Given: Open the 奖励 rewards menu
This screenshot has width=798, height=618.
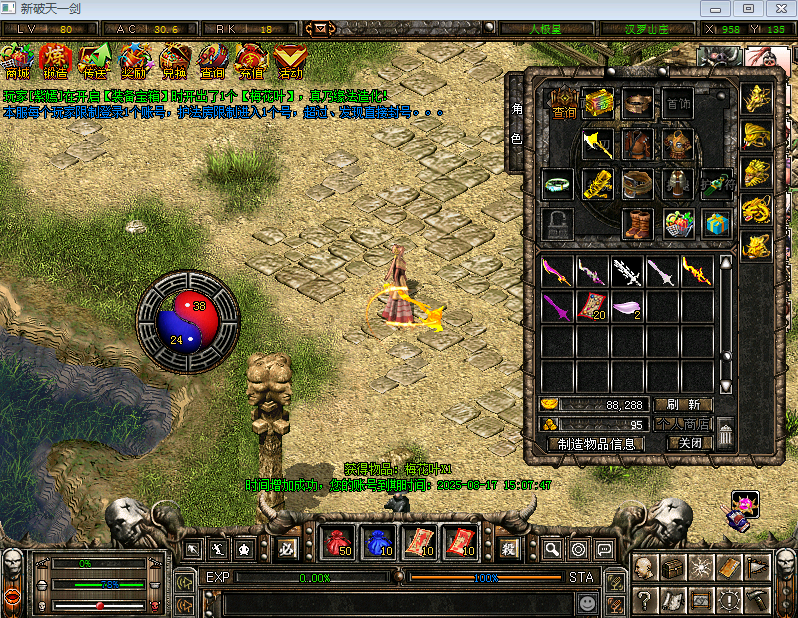Looking at the screenshot, I should point(134,61).
